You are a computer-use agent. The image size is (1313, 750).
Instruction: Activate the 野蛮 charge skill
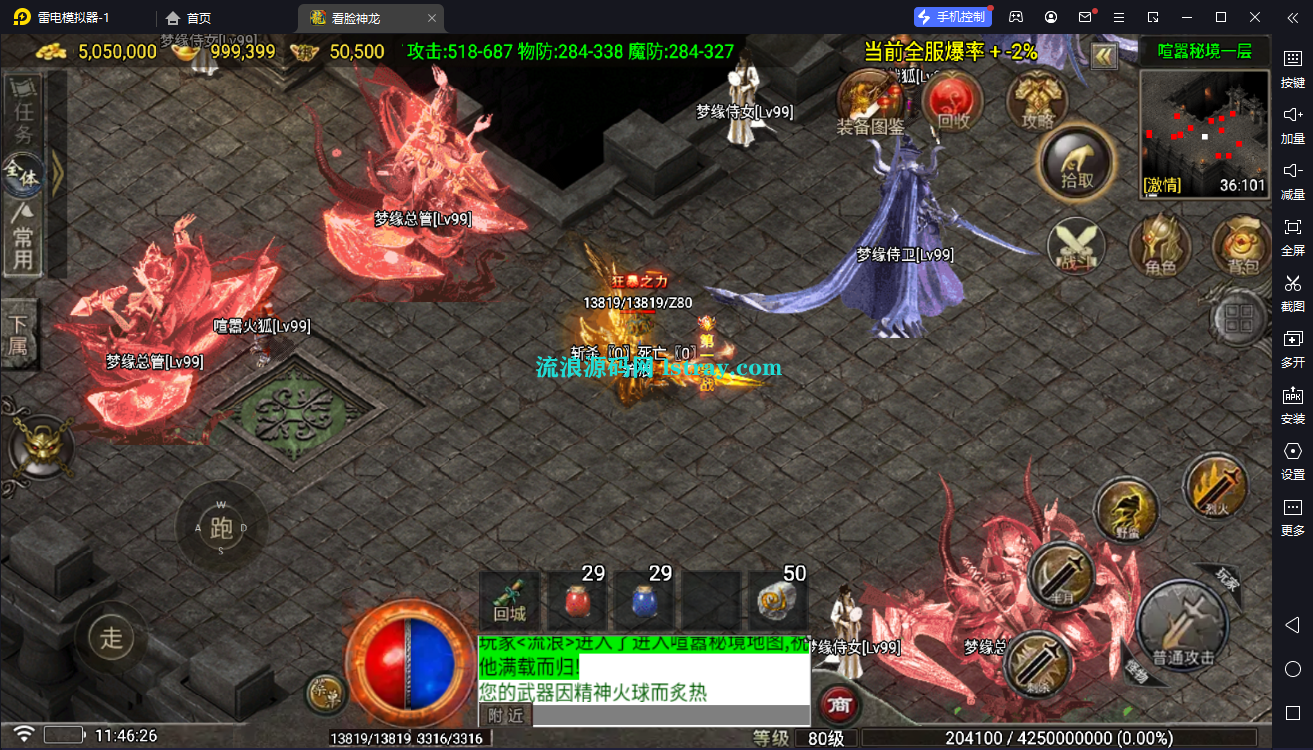tap(1127, 511)
